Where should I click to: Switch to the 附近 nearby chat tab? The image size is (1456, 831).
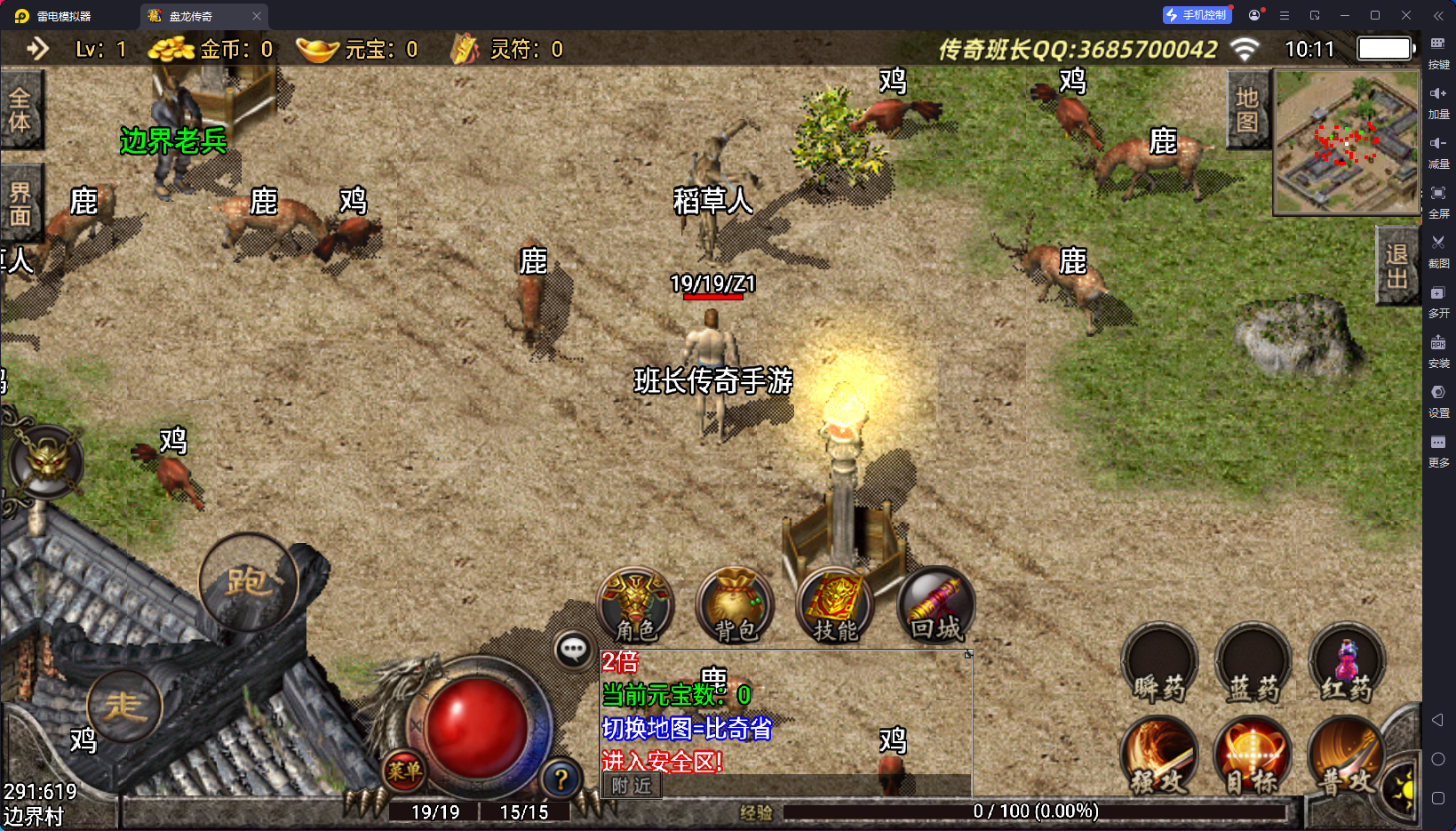[x=632, y=786]
